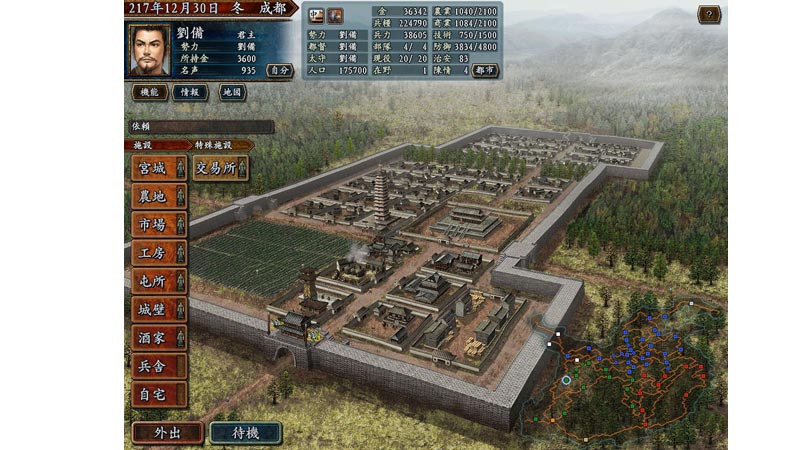Open the 交易所 (Trading Post) special facility
This screenshot has height=450, width=800.
[220, 168]
